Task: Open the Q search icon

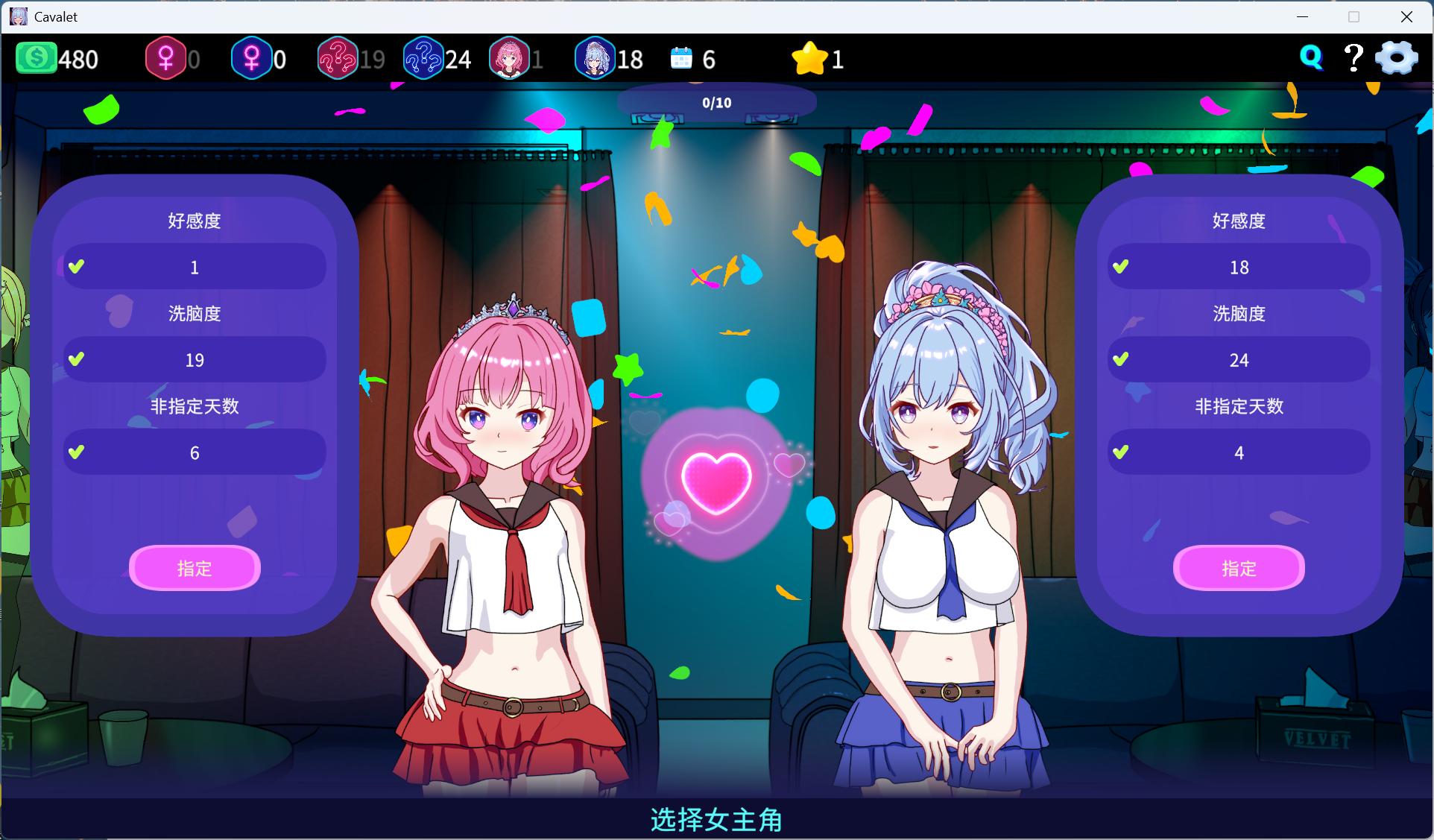Action: point(1311,56)
